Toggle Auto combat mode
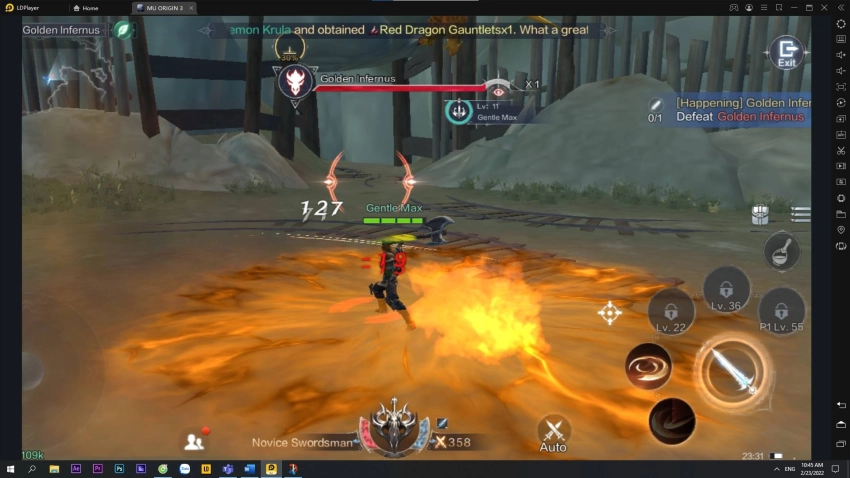850x478 pixels. click(553, 432)
